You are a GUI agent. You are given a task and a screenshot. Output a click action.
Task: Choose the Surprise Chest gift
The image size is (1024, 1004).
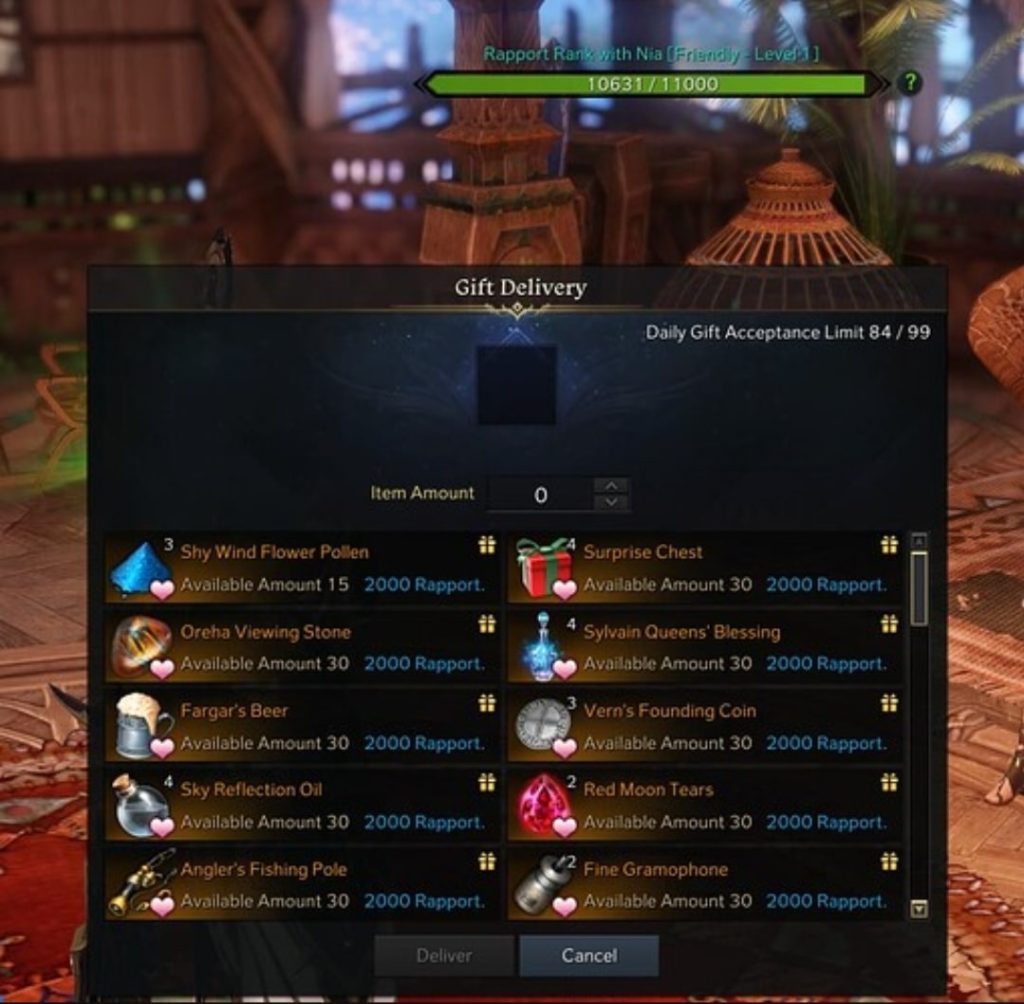tap(705, 567)
